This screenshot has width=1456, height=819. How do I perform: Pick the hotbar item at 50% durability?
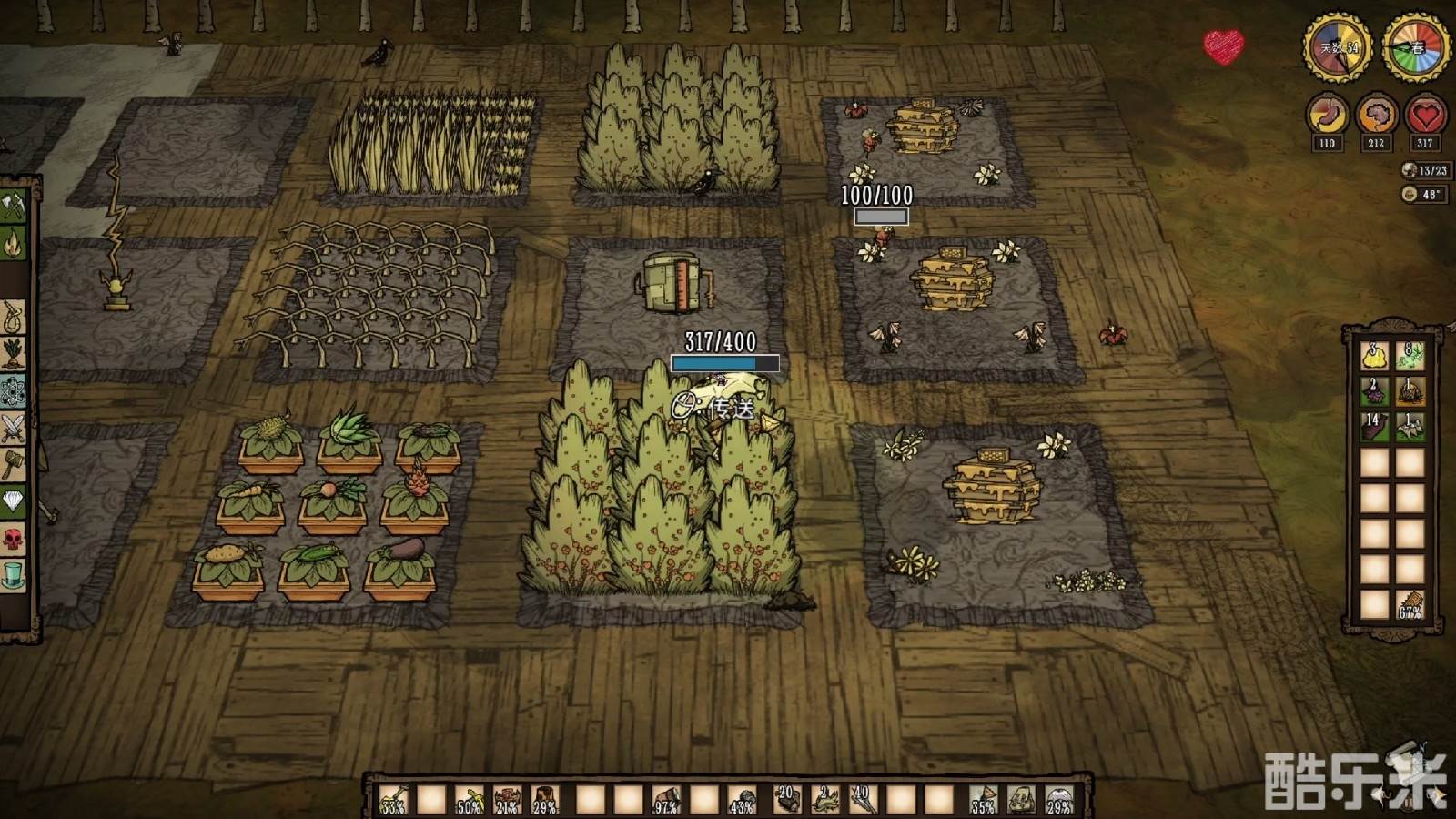point(470,800)
